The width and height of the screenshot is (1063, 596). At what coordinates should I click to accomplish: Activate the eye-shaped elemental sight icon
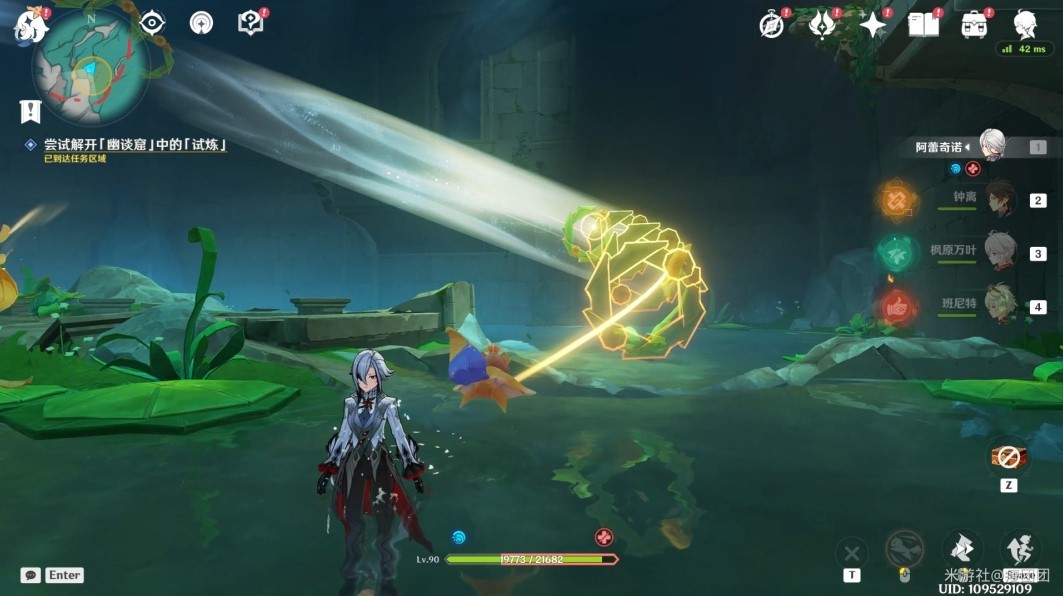click(152, 23)
